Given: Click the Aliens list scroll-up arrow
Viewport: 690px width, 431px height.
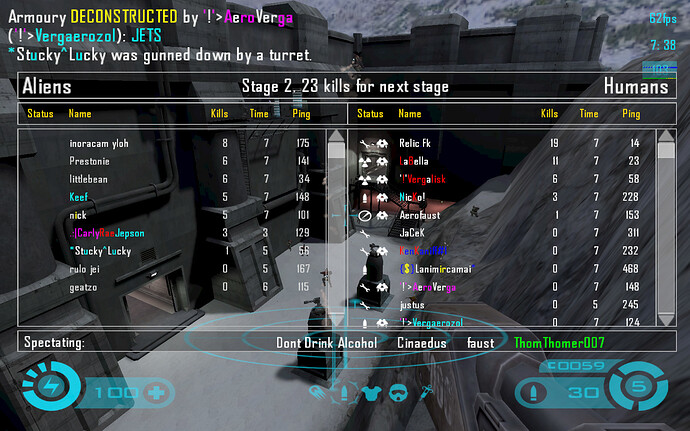Looking at the screenshot, I should click(337, 137).
